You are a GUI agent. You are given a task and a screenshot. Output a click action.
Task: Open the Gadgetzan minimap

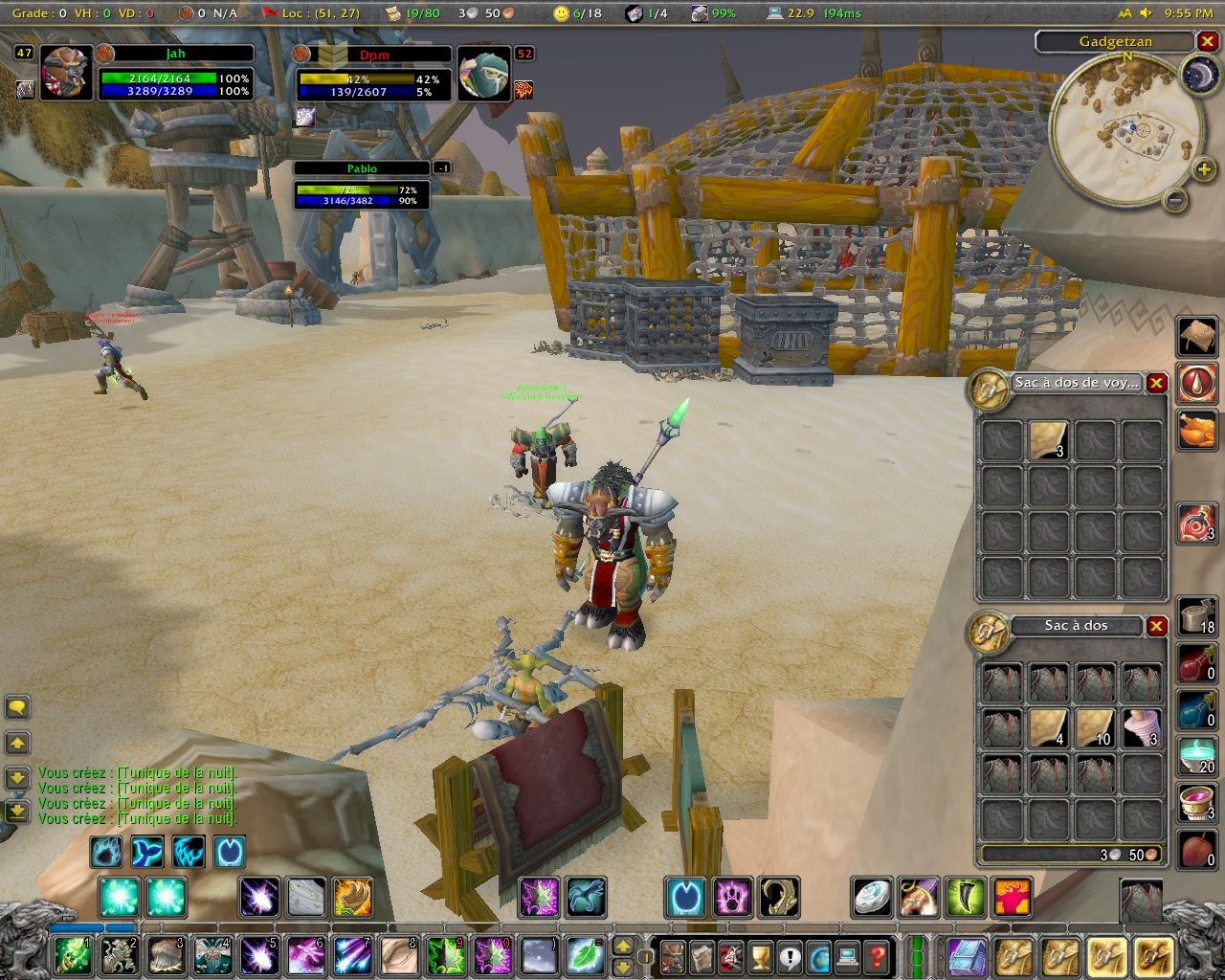click(x=1126, y=126)
